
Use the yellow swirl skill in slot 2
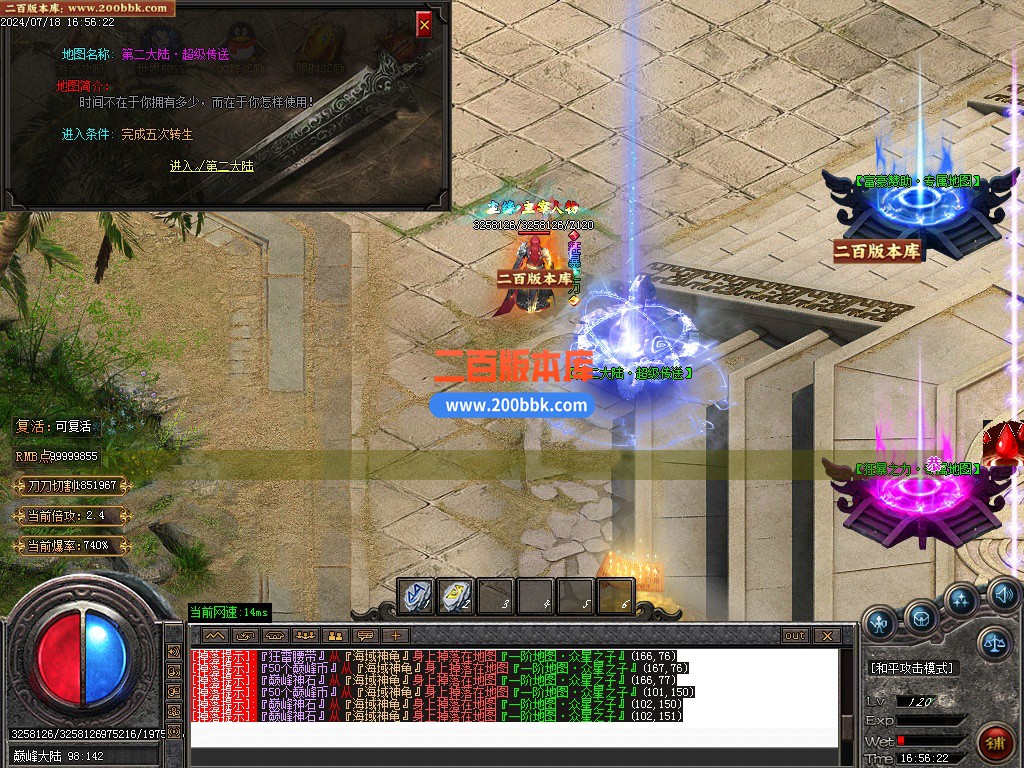tap(456, 596)
